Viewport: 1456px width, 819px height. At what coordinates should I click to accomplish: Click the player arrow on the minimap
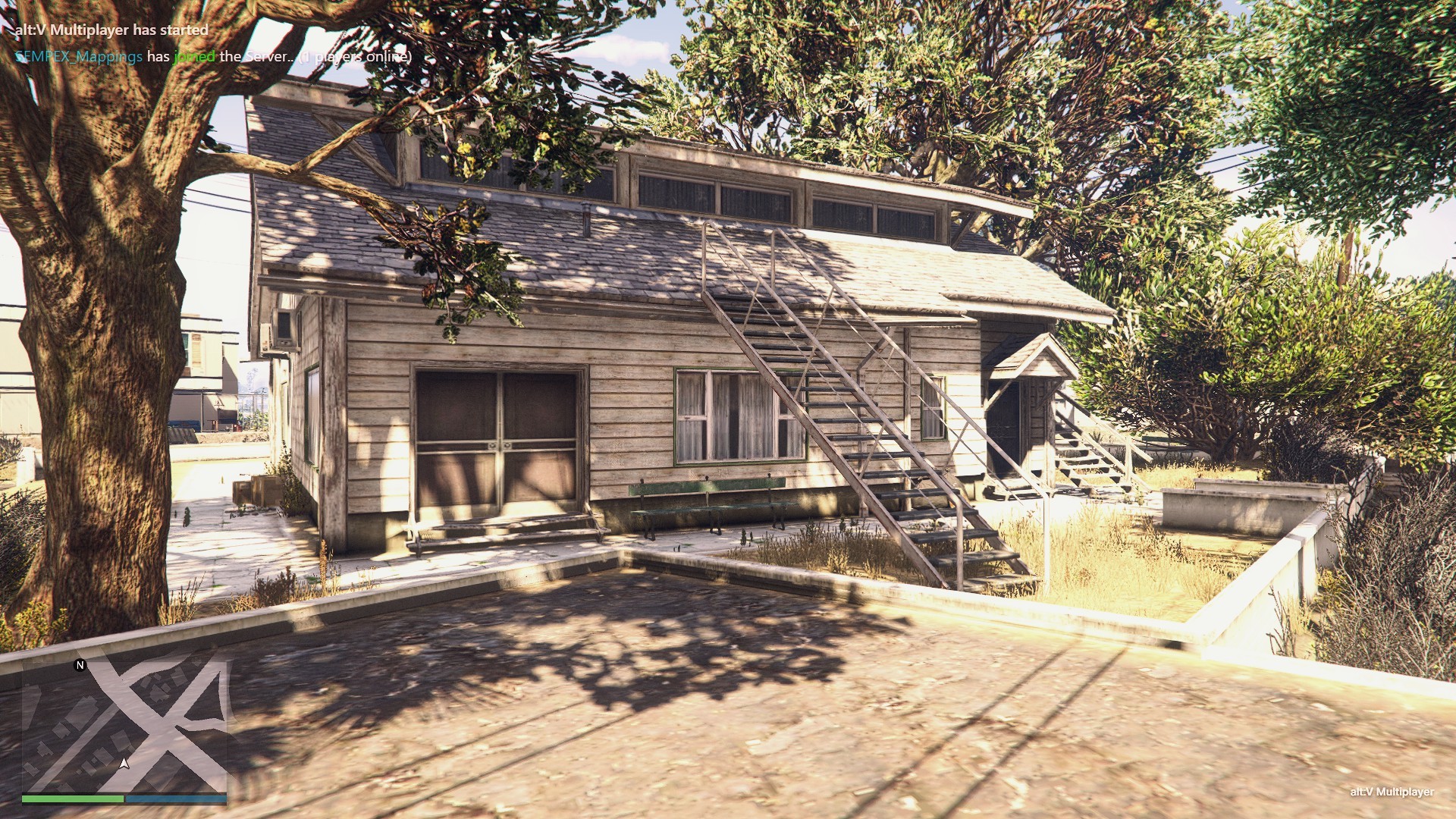[x=124, y=763]
